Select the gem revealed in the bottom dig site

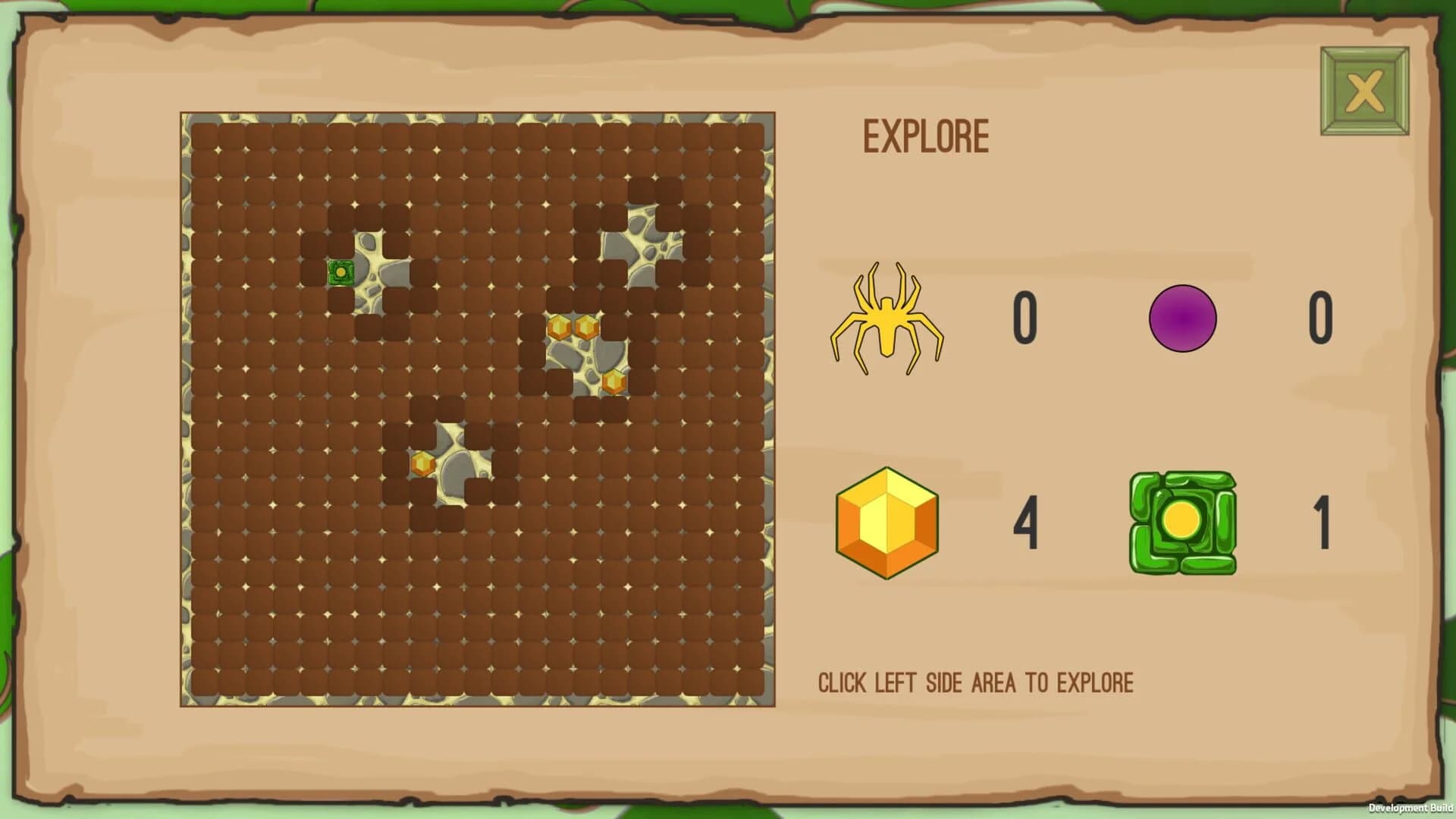pyautogui.click(x=422, y=463)
